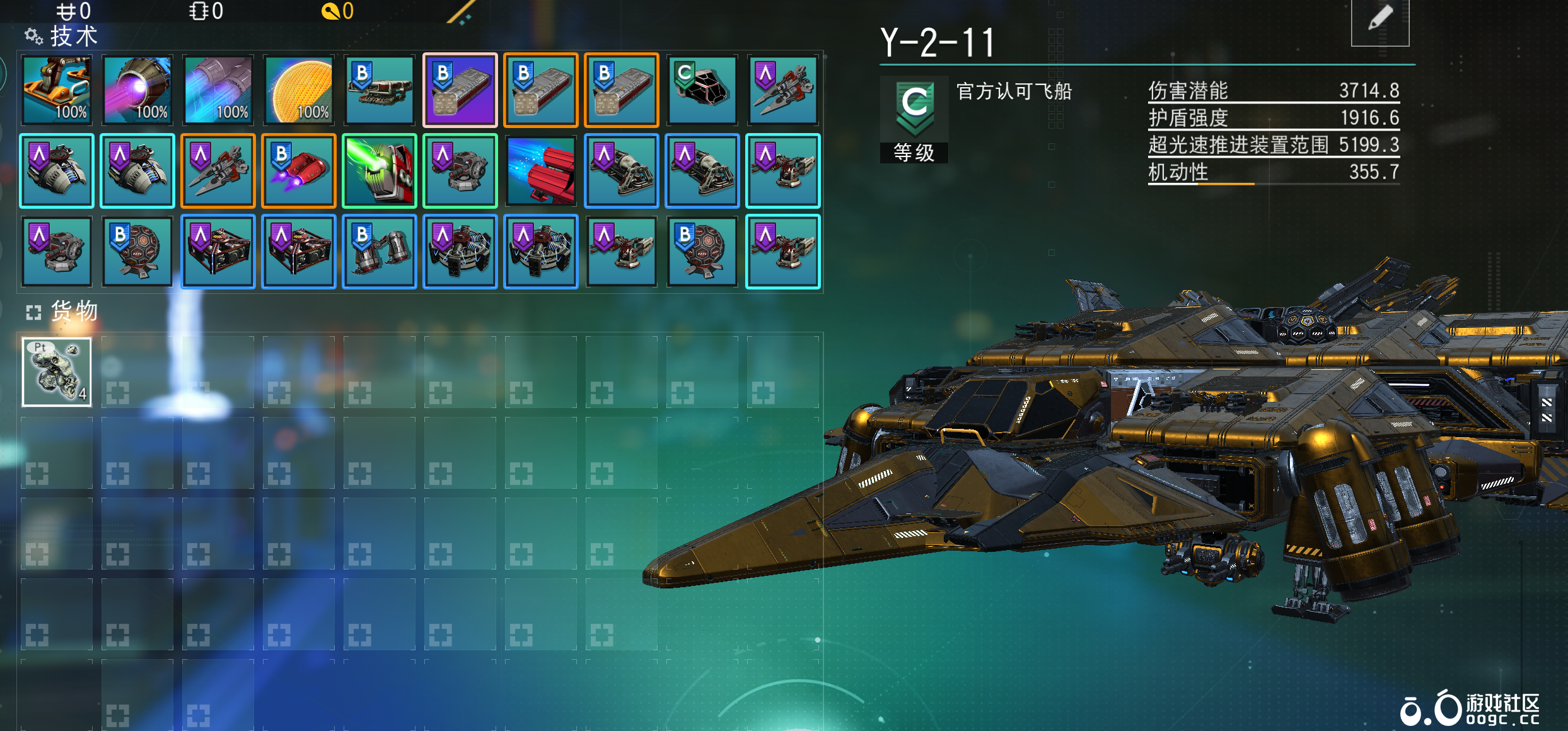
Task: Select the B-class silver canisters module
Action: click(380, 251)
